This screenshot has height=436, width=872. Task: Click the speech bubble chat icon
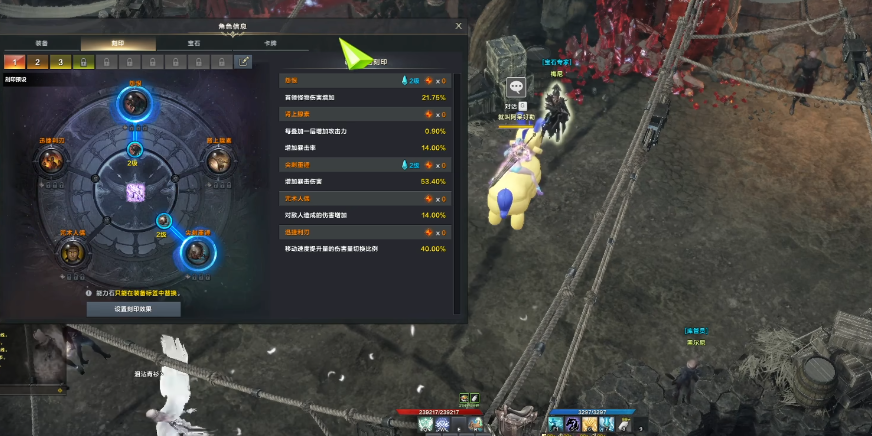tap(516, 88)
